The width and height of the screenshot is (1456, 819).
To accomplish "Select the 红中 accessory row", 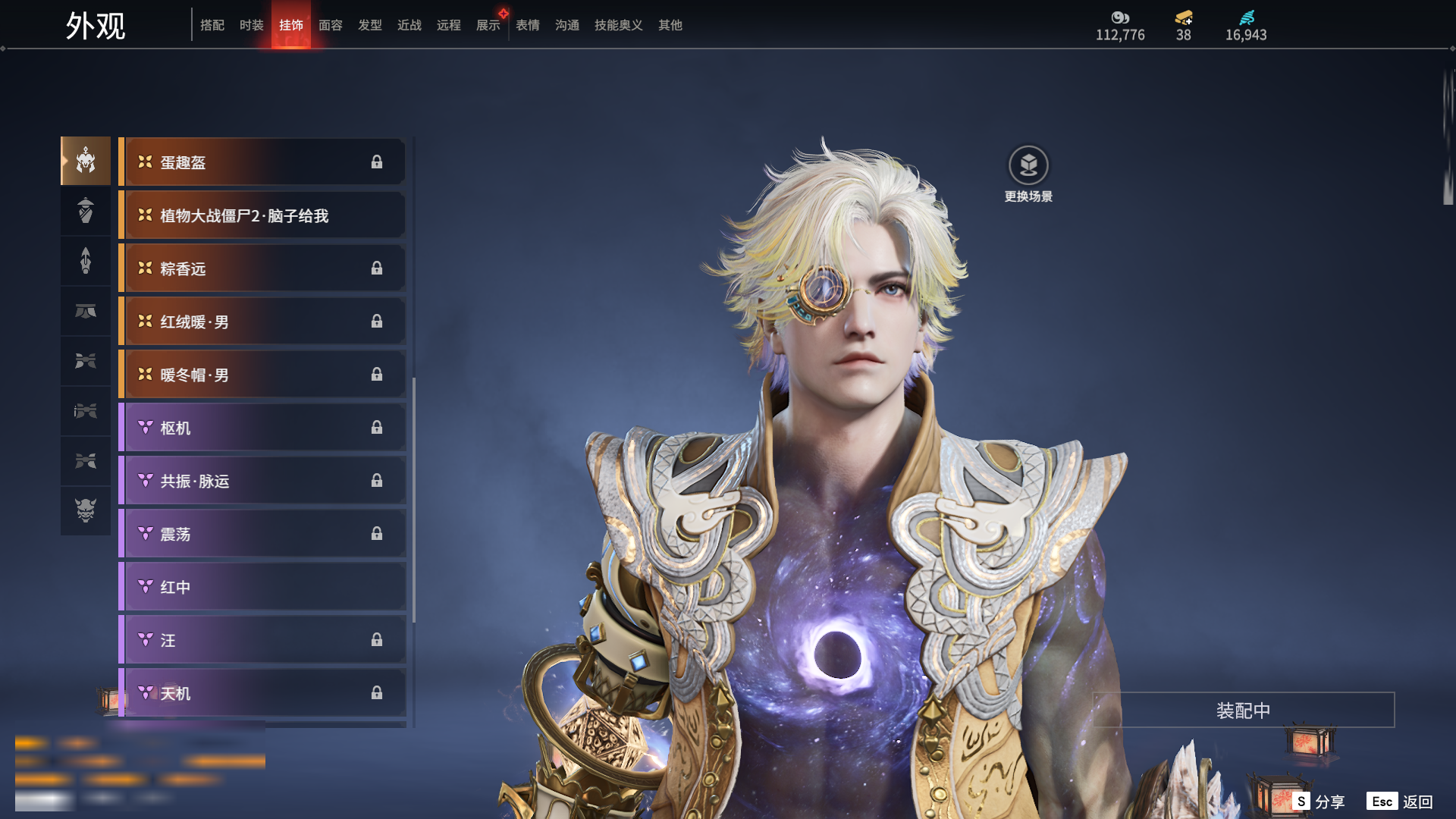I will point(262,587).
